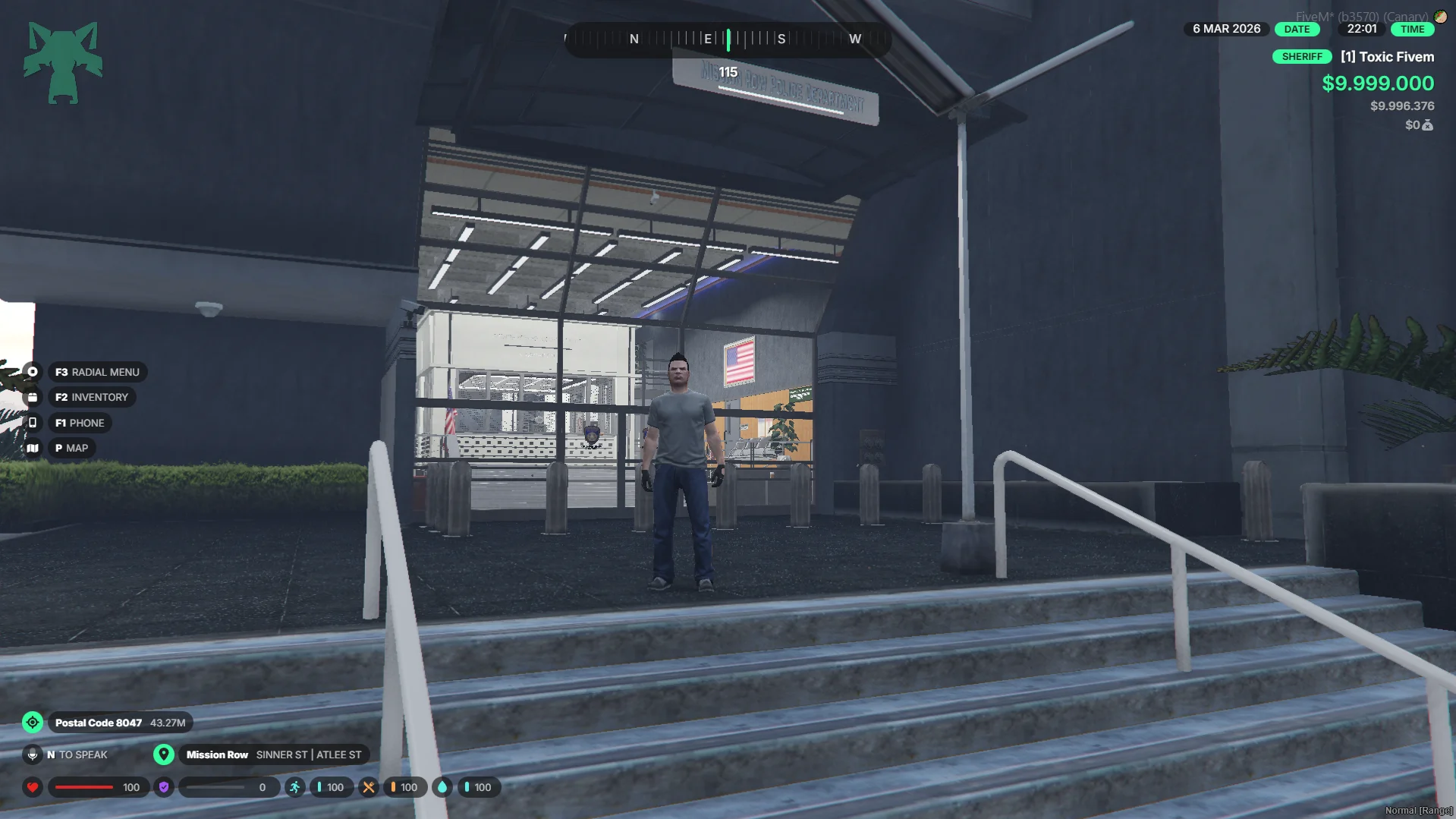Open the F3 radial menu icon
Image resolution: width=1456 pixels, height=819 pixels.
point(33,371)
